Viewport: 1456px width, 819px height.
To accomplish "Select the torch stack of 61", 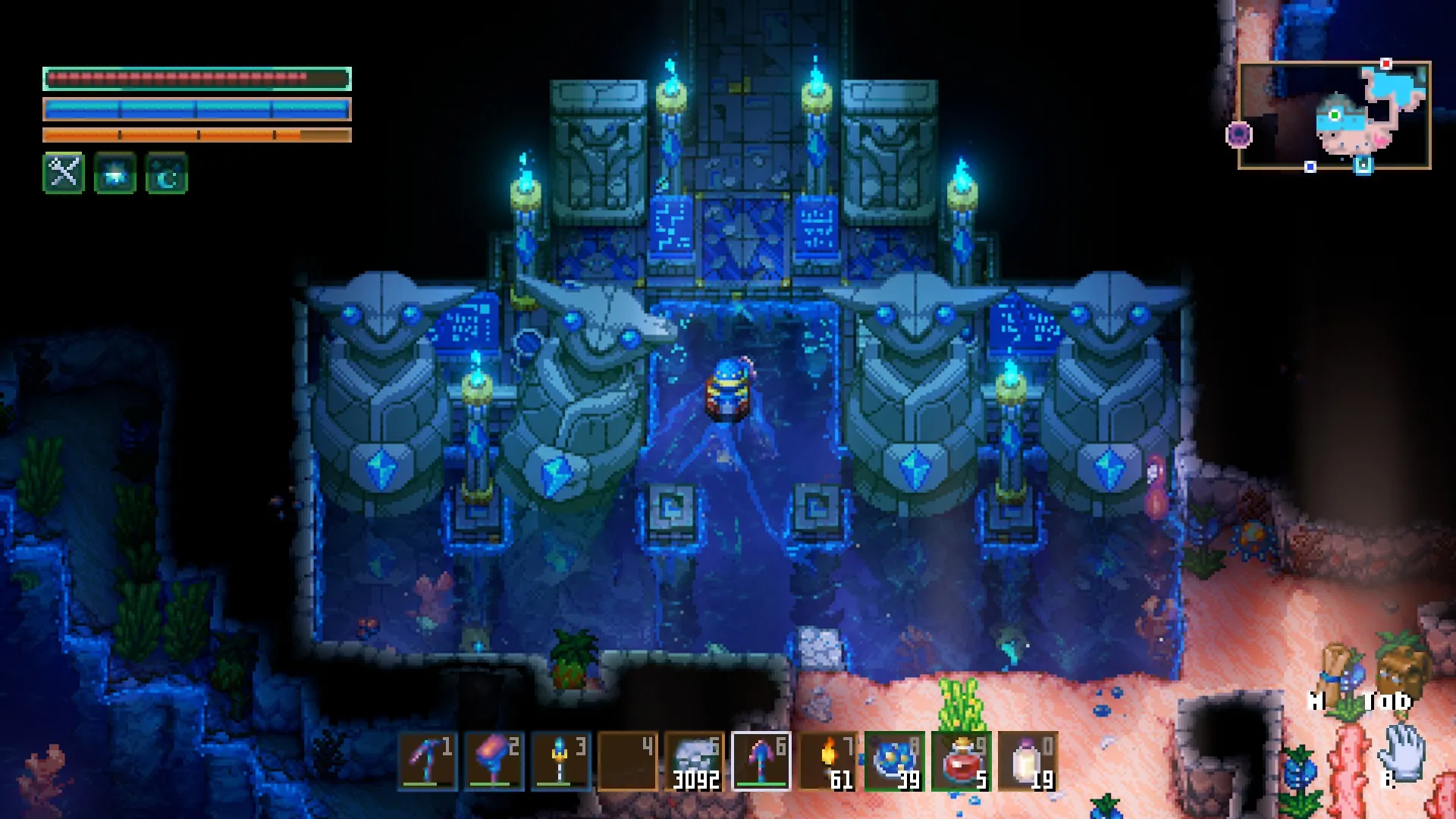I will click(828, 761).
